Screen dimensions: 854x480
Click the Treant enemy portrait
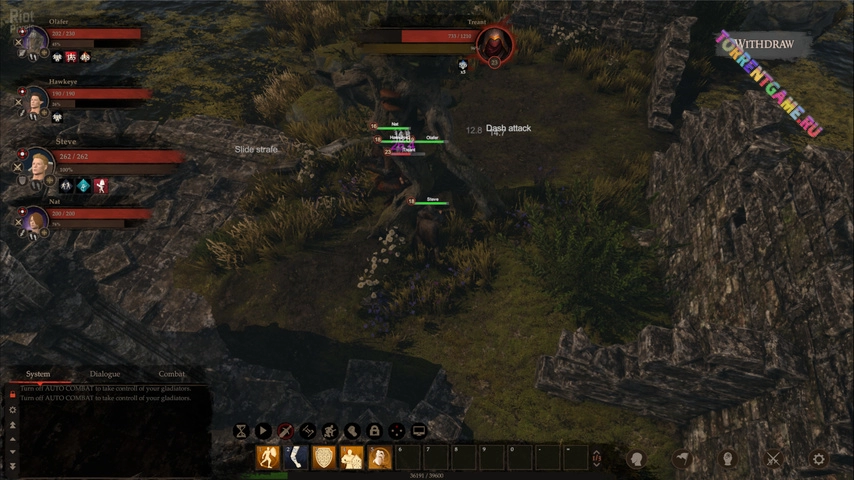point(494,43)
